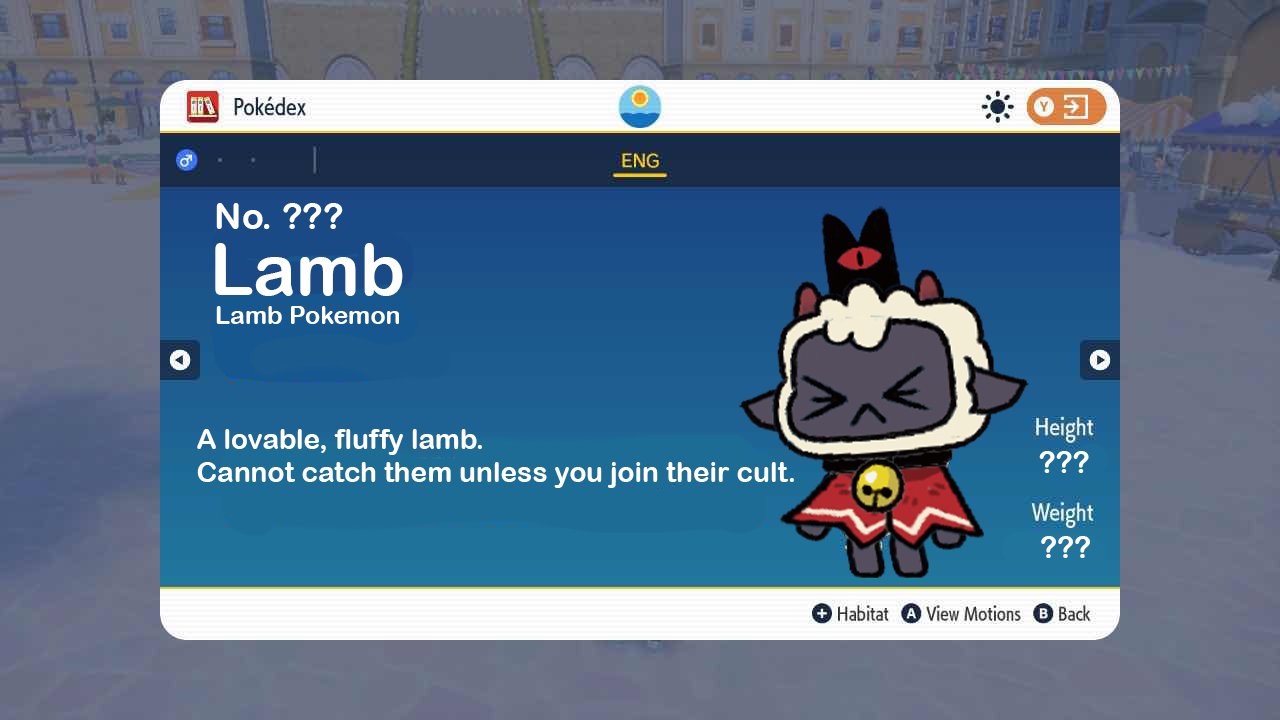Open next Pokédex entry with right arrow
1280x720 pixels.
click(1099, 360)
